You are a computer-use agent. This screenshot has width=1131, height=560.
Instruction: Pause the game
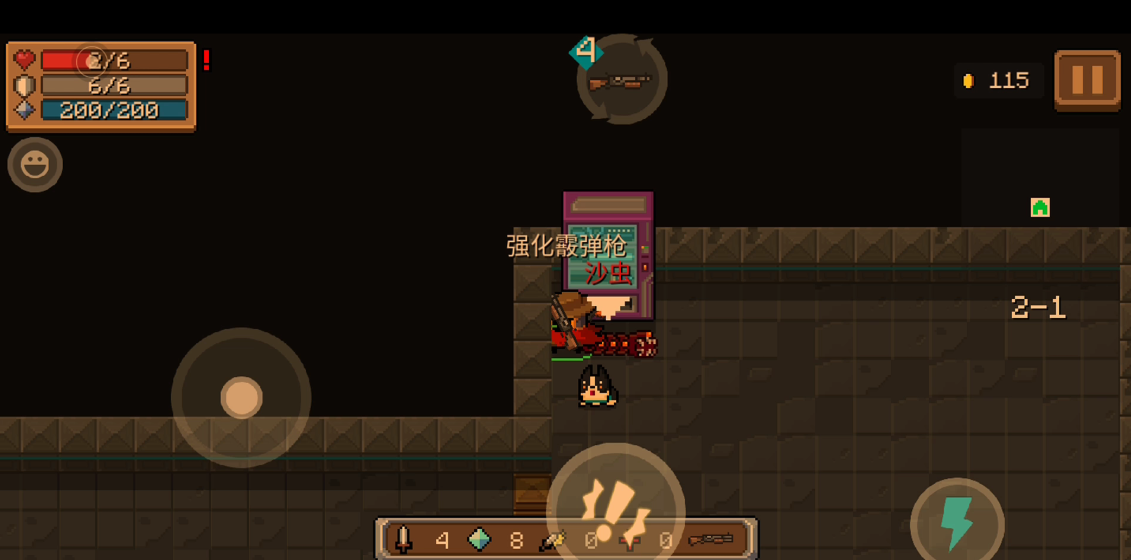point(1087,79)
